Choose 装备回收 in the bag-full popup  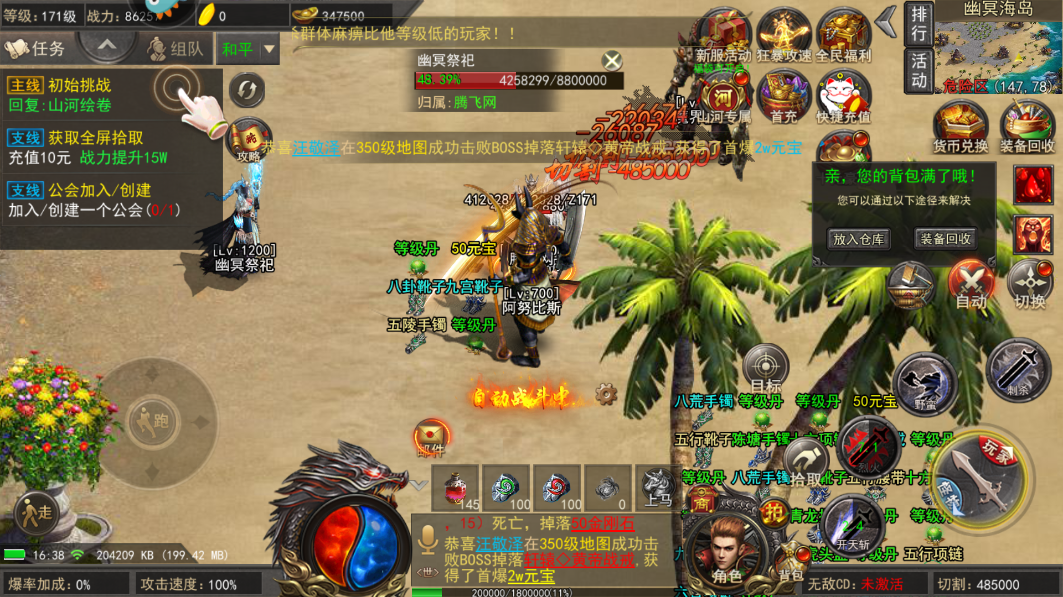click(945, 239)
